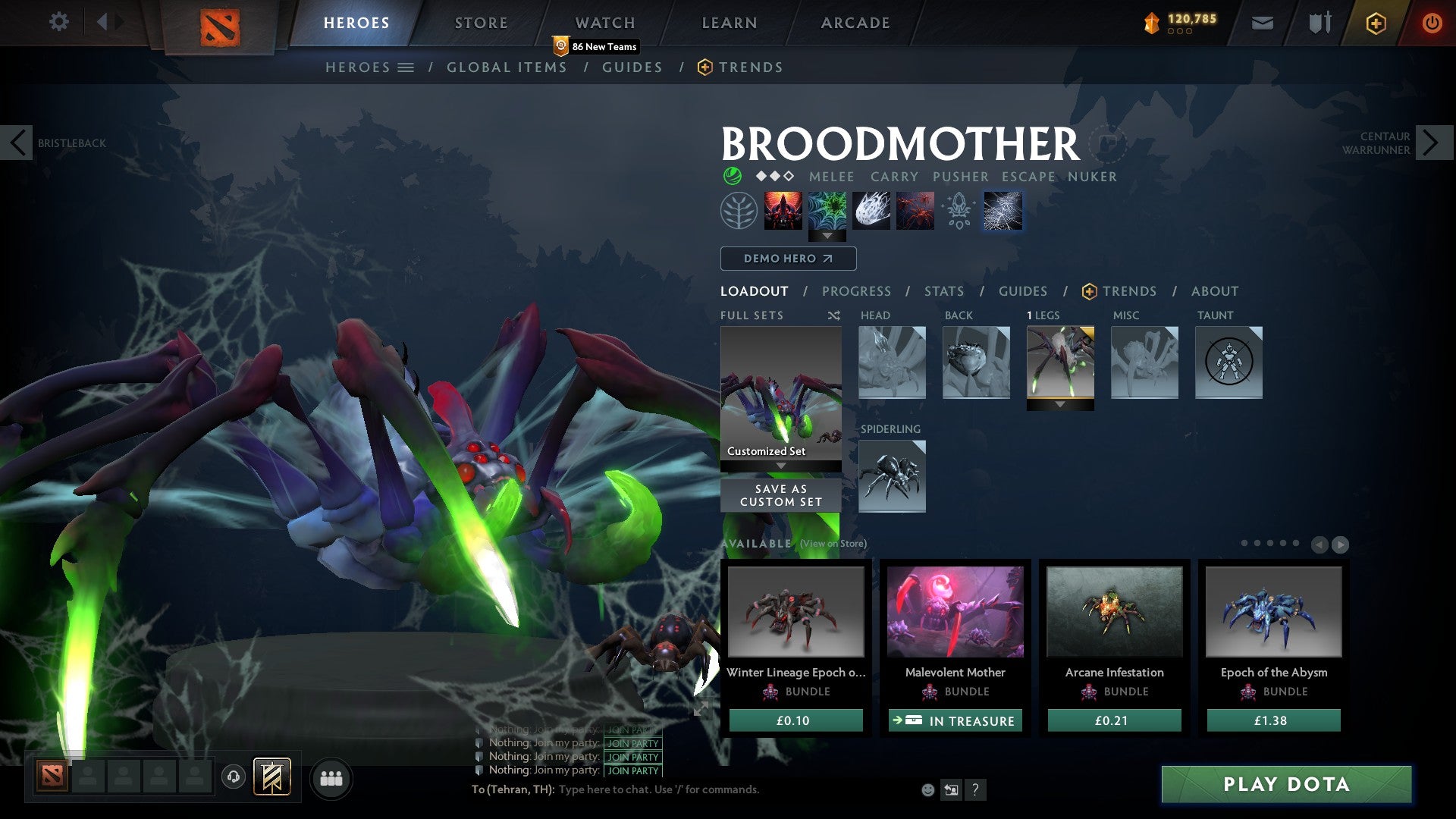Select the LEGS equipment slot

click(1060, 364)
